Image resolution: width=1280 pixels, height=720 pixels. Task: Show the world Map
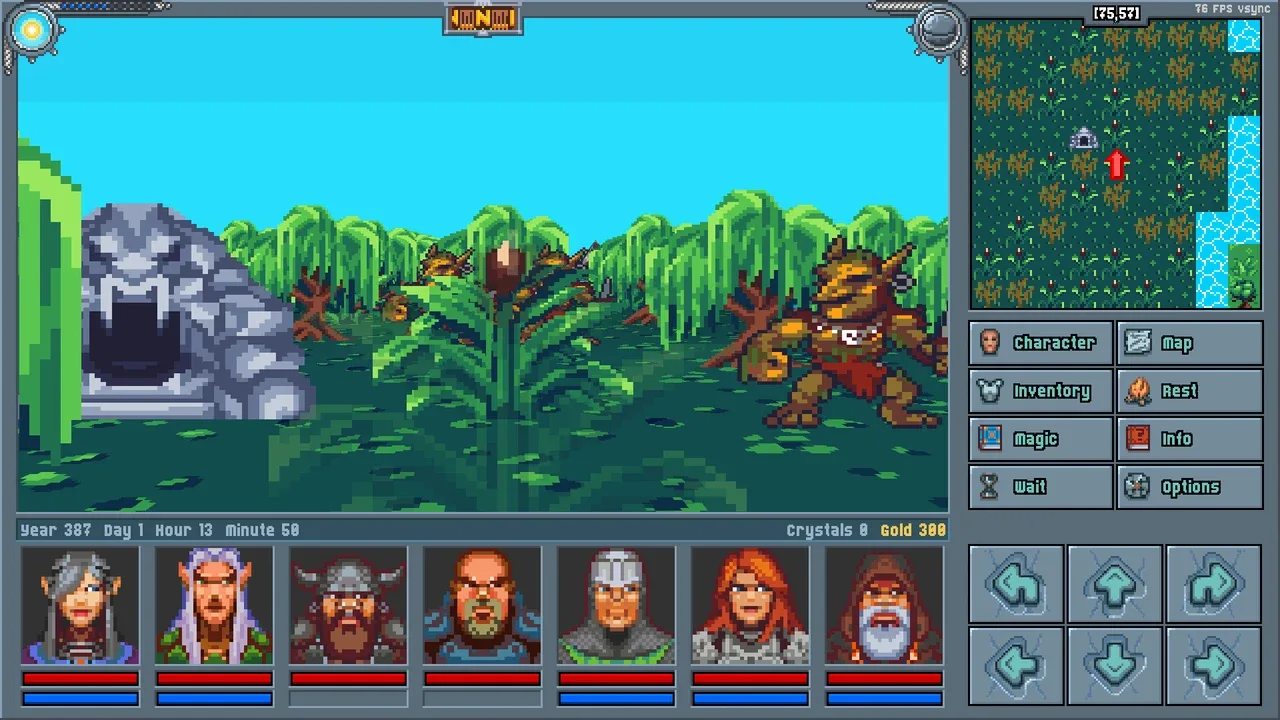[1189, 343]
